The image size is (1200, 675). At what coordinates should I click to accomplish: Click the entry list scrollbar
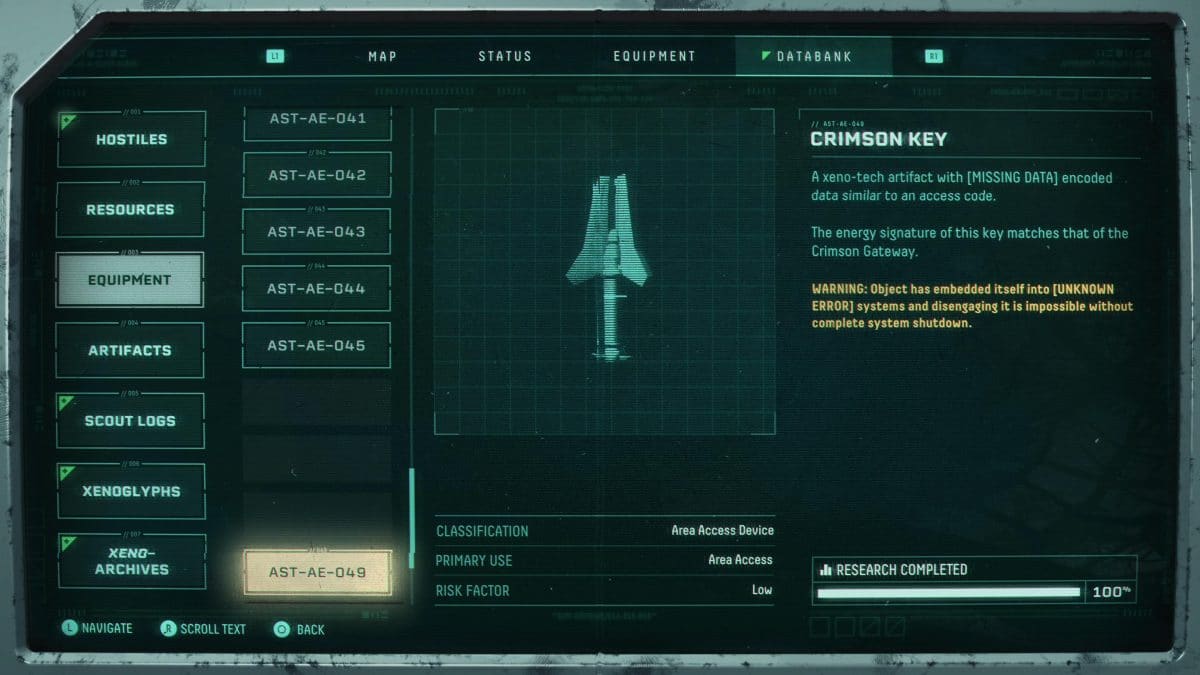coord(411,517)
